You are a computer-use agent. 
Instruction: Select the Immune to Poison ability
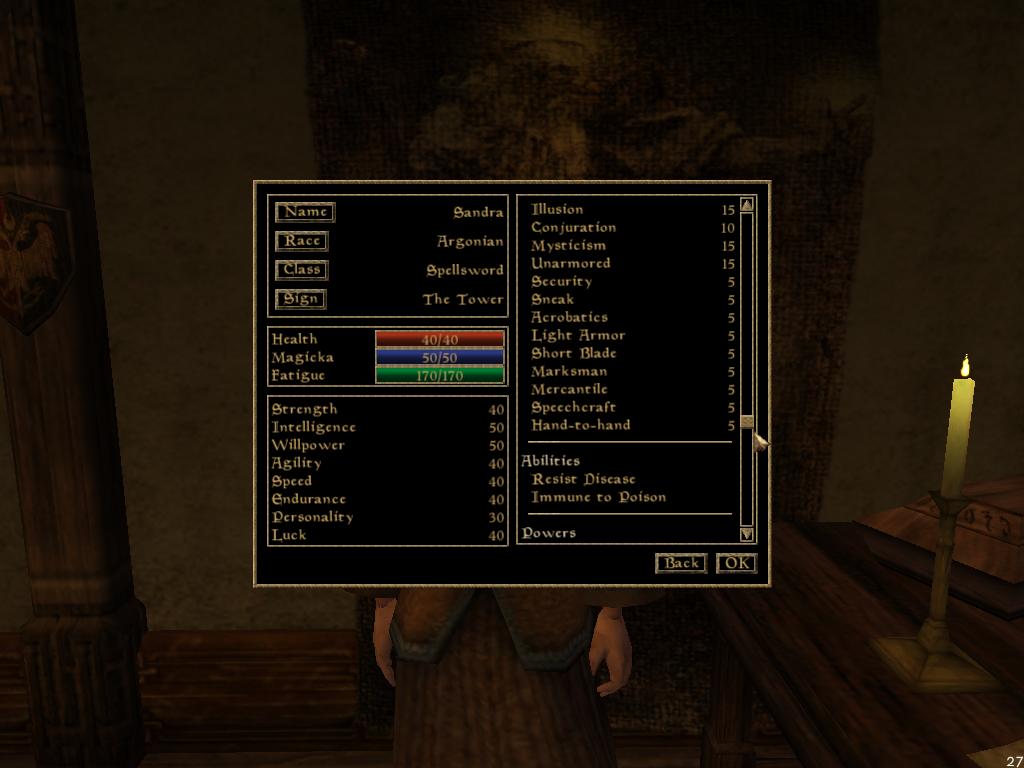(598, 498)
